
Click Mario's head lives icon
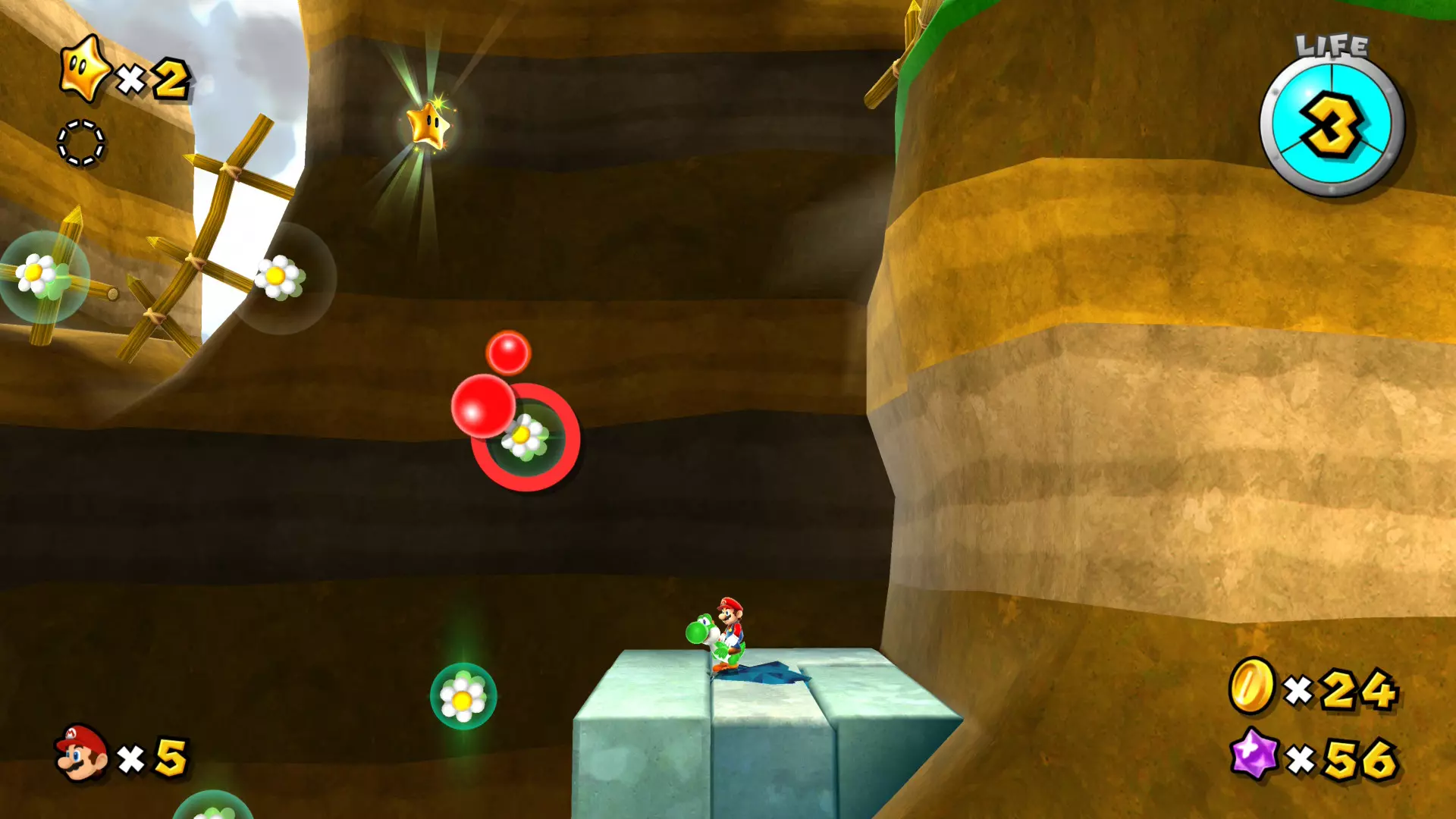click(x=81, y=752)
